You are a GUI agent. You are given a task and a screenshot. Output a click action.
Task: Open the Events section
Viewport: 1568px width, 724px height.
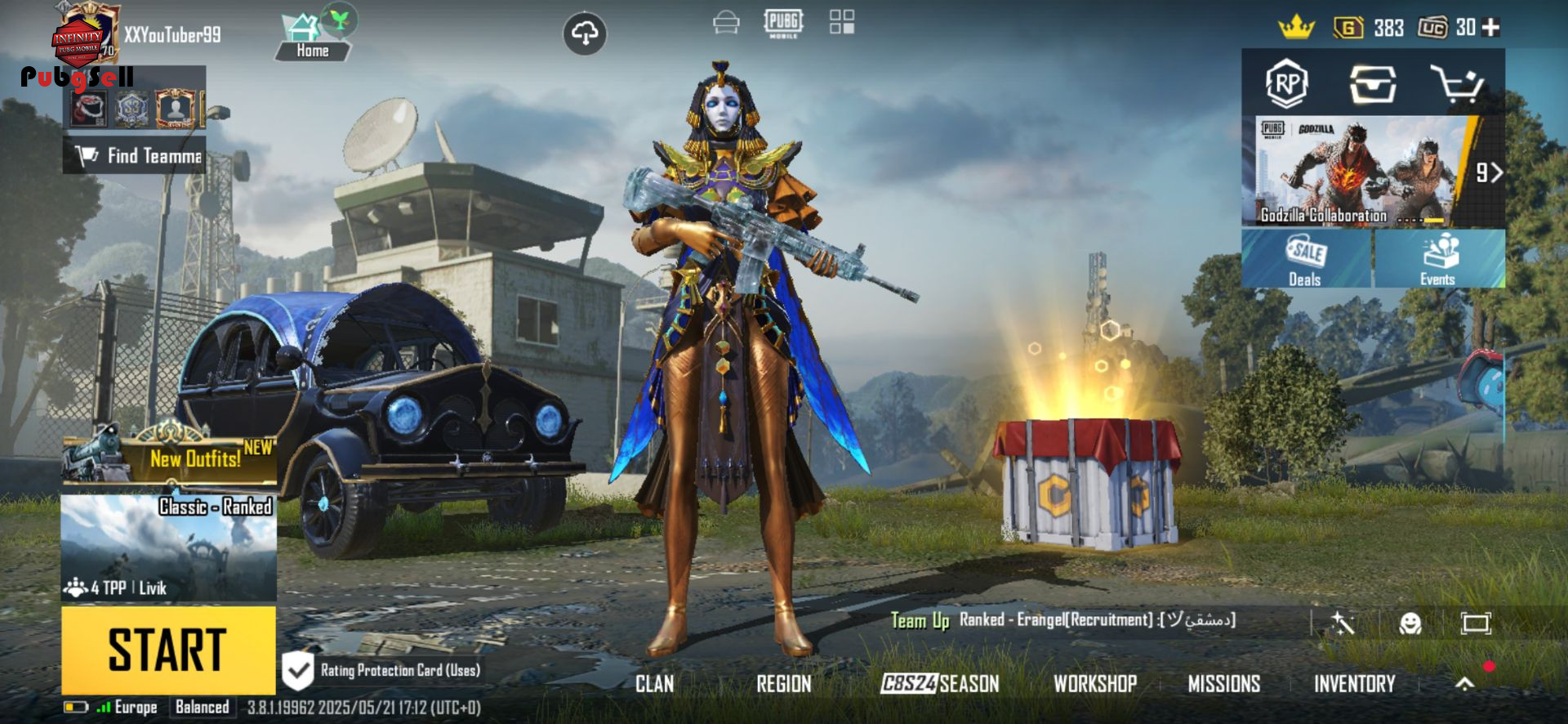1437,259
